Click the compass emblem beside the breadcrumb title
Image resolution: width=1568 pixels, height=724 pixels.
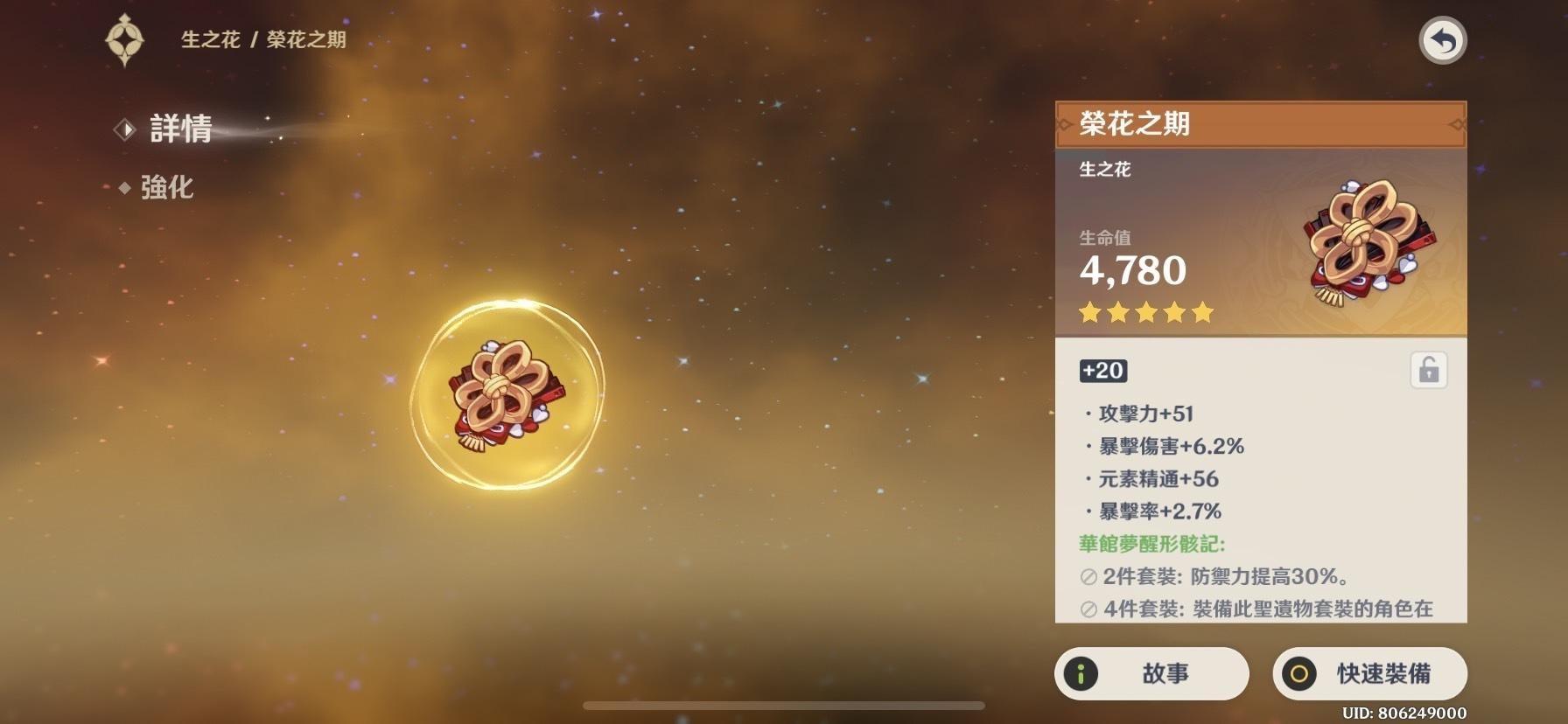125,38
